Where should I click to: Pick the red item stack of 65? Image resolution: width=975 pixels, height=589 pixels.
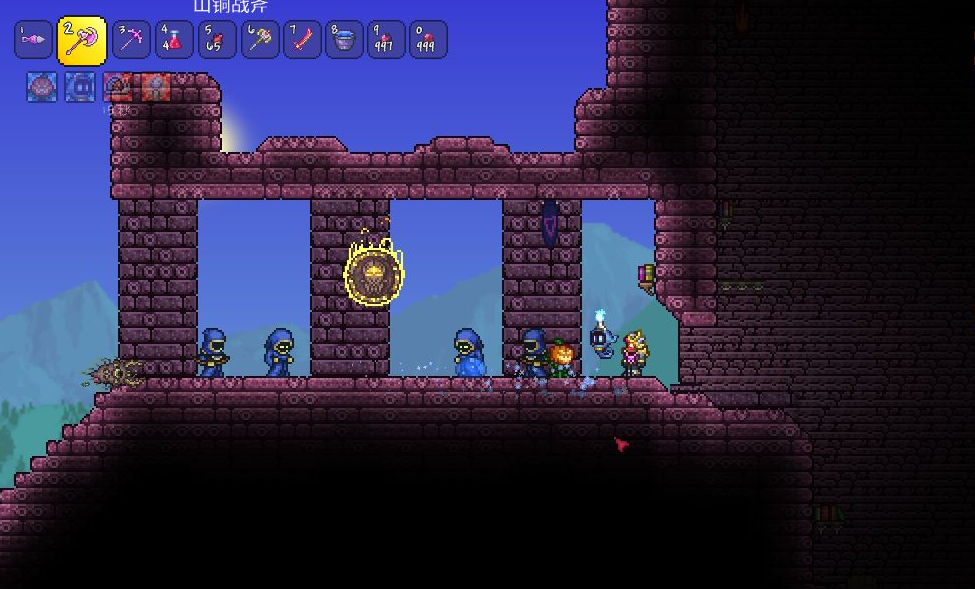click(x=217, y=40)
